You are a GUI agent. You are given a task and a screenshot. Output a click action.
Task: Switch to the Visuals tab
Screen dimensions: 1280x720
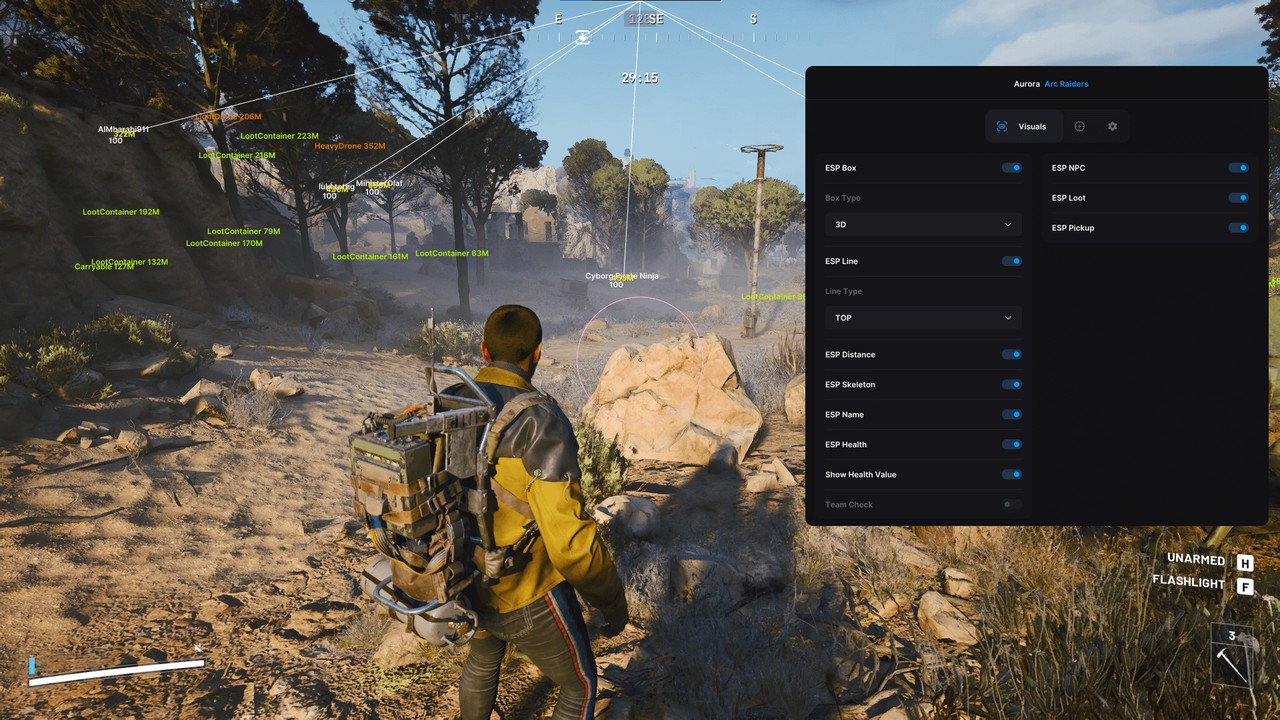click(1022, 126)
